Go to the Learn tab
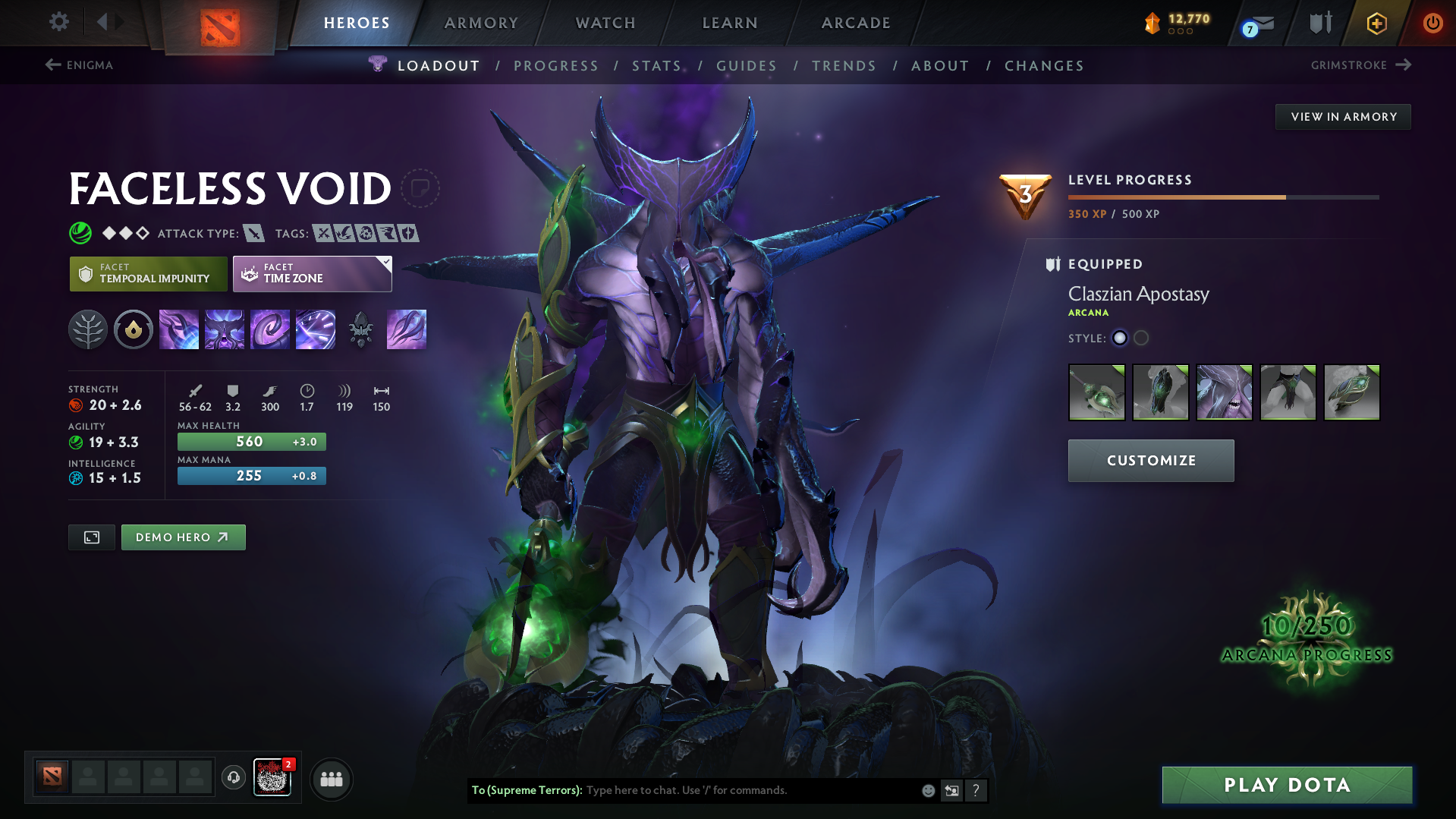Image resolution: width=1456 pixels, height=819 pixels. pyautogui.click(x=730, y=23)
